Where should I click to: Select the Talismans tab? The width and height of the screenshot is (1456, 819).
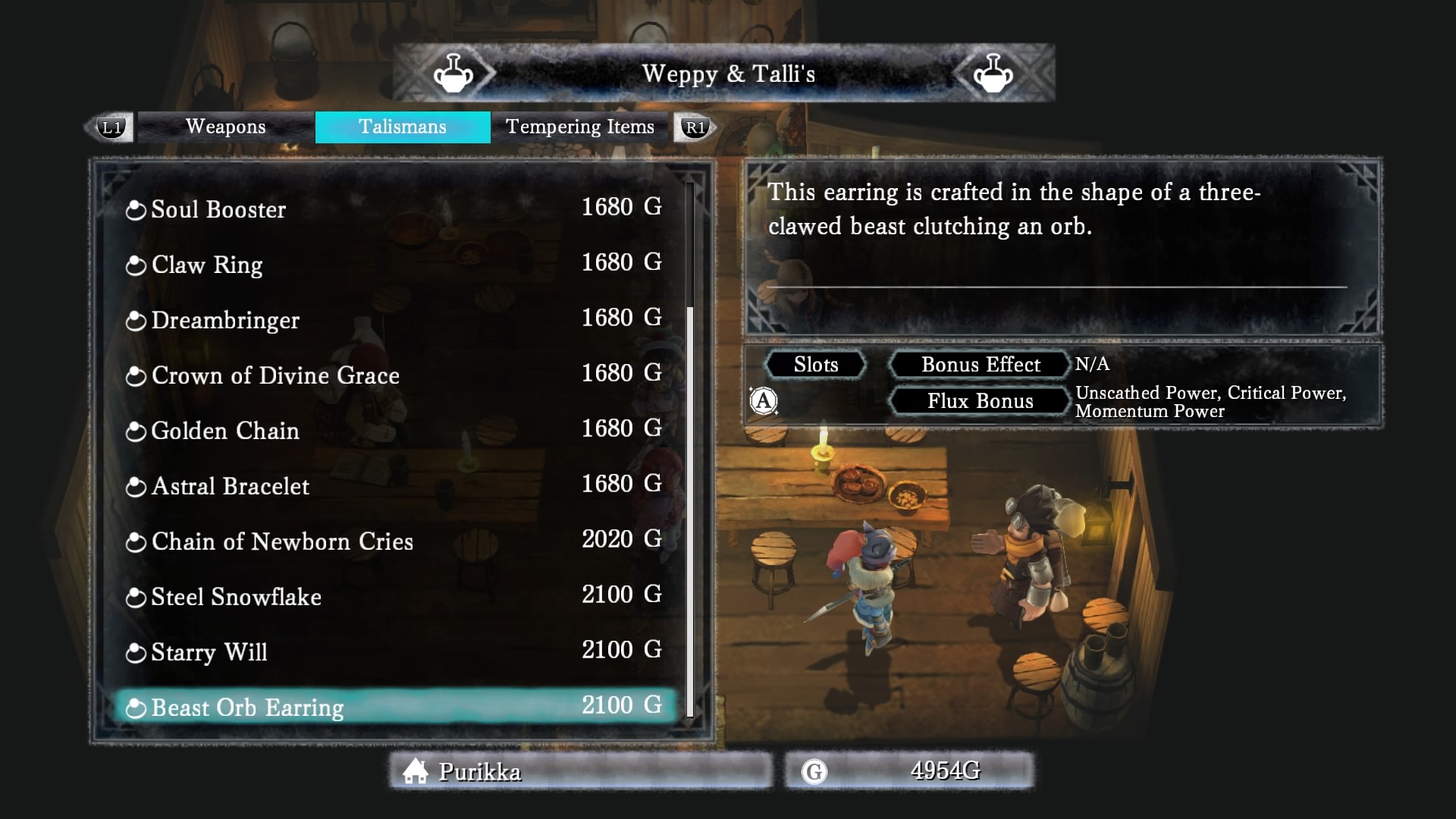click(x=402, y=127)
